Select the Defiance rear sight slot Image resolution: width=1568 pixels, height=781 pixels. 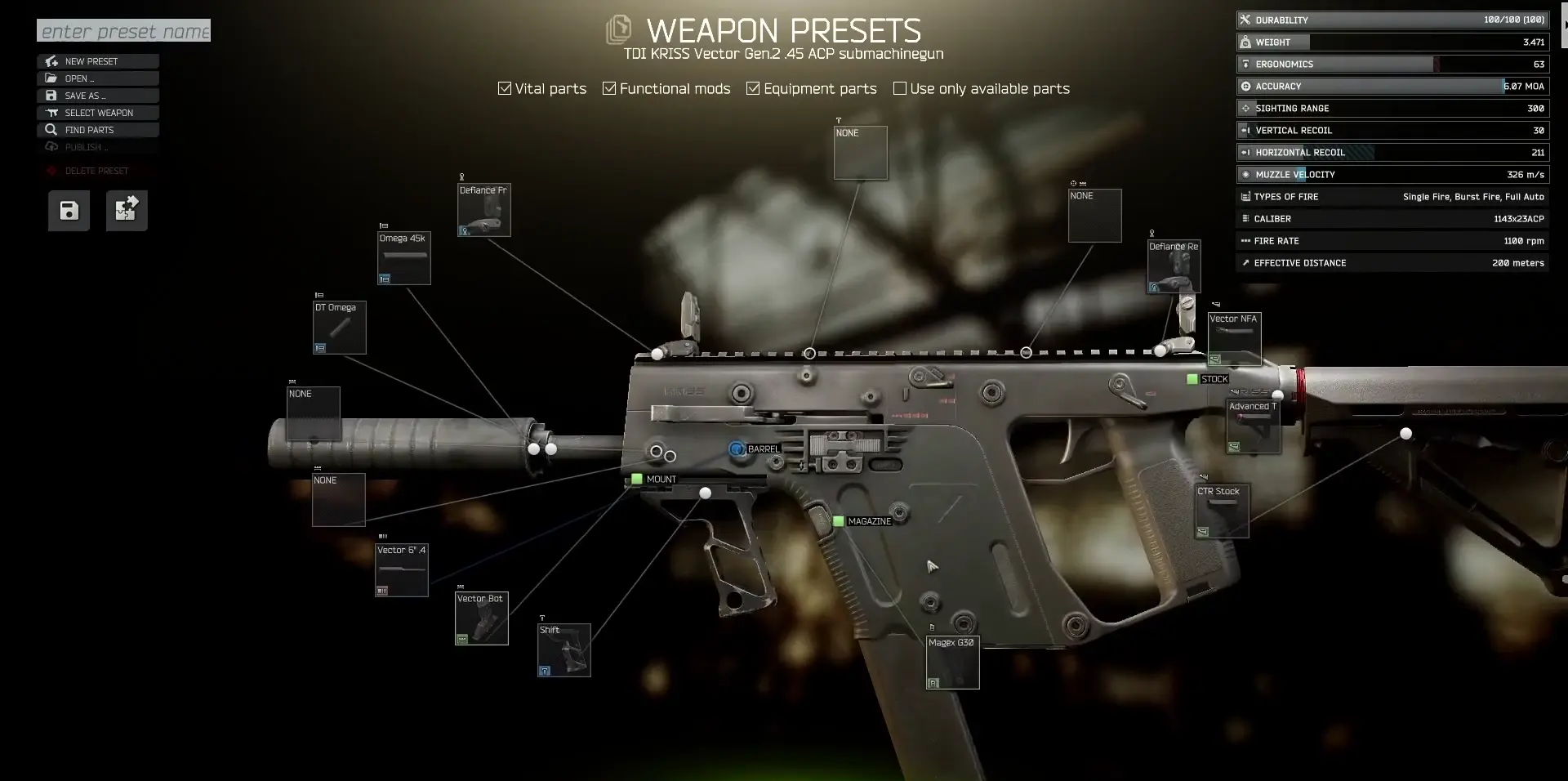(x=1174, y=266)
